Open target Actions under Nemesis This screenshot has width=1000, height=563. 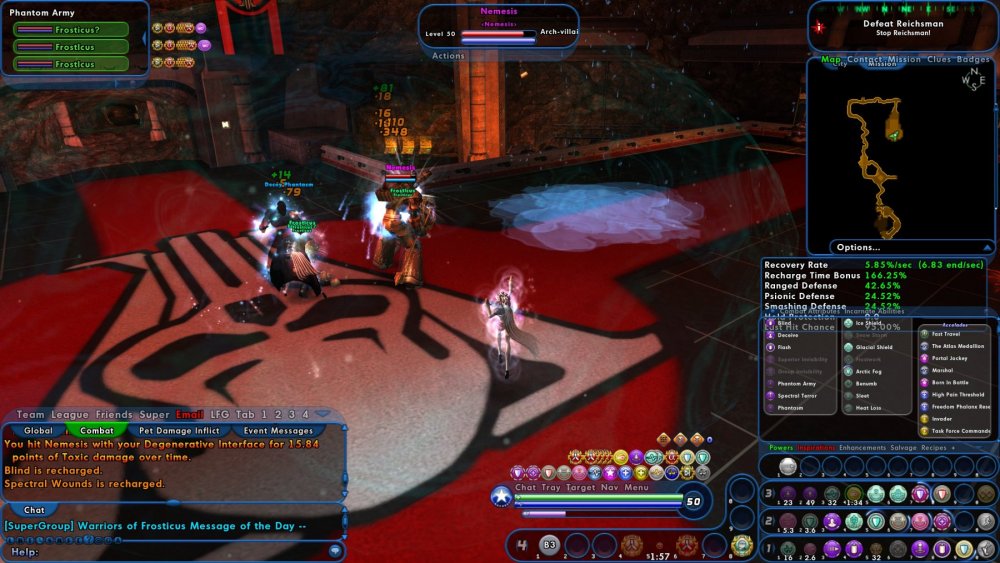pyautogui.click(x=448, y=56)
